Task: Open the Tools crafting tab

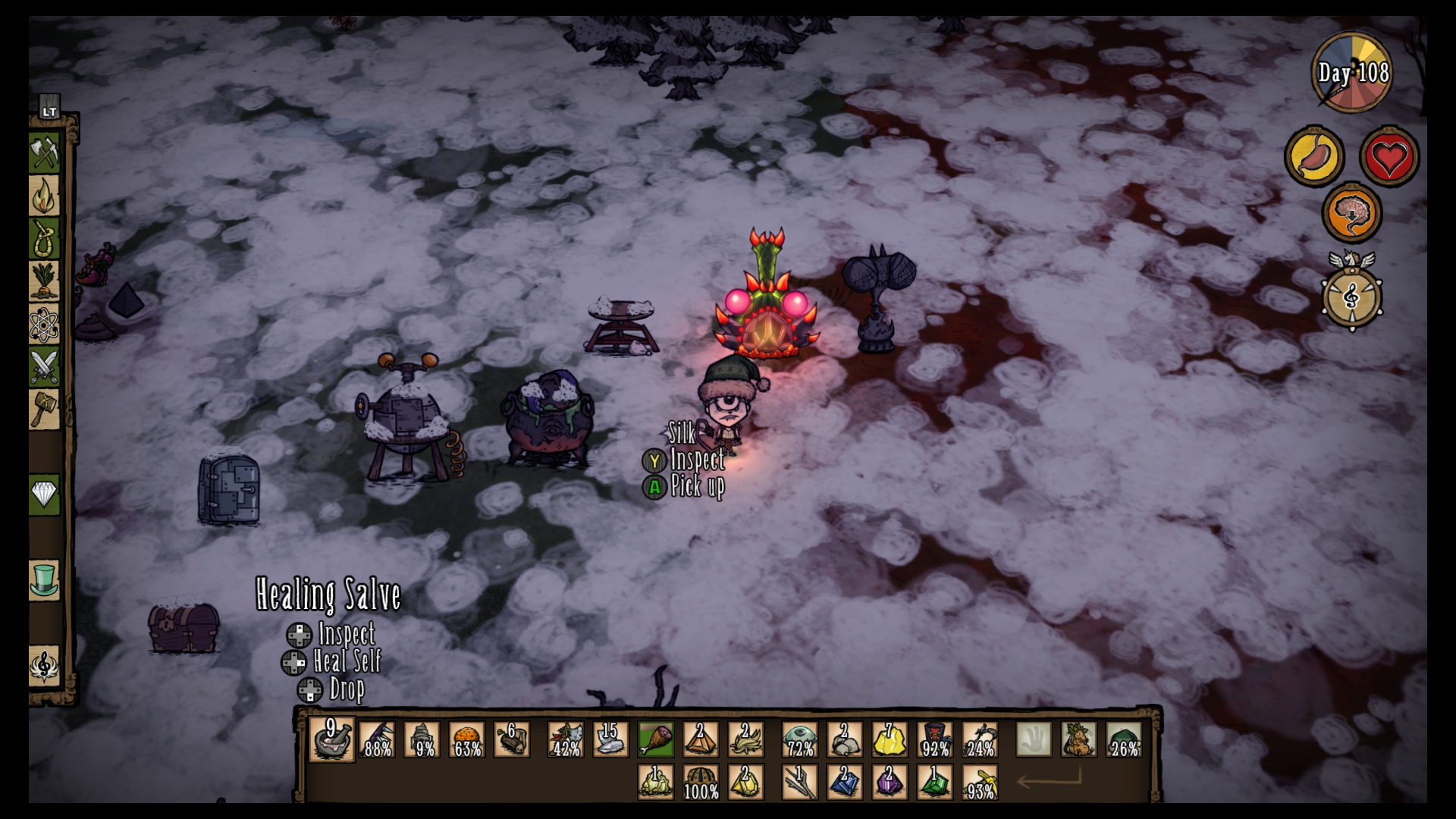Action: 44,153
